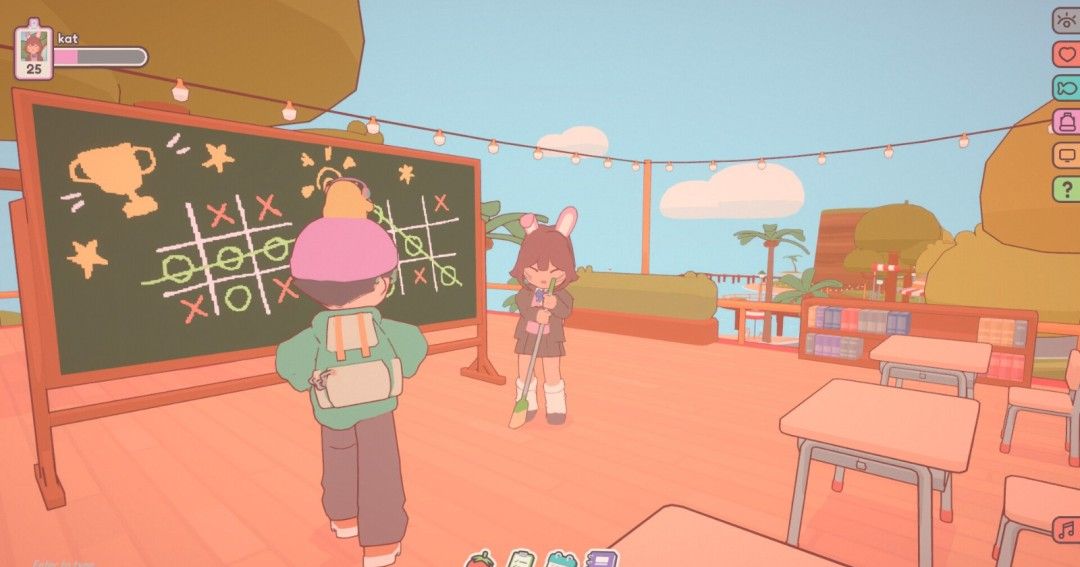Open the red heart menu

click(x=1066, y=54)
